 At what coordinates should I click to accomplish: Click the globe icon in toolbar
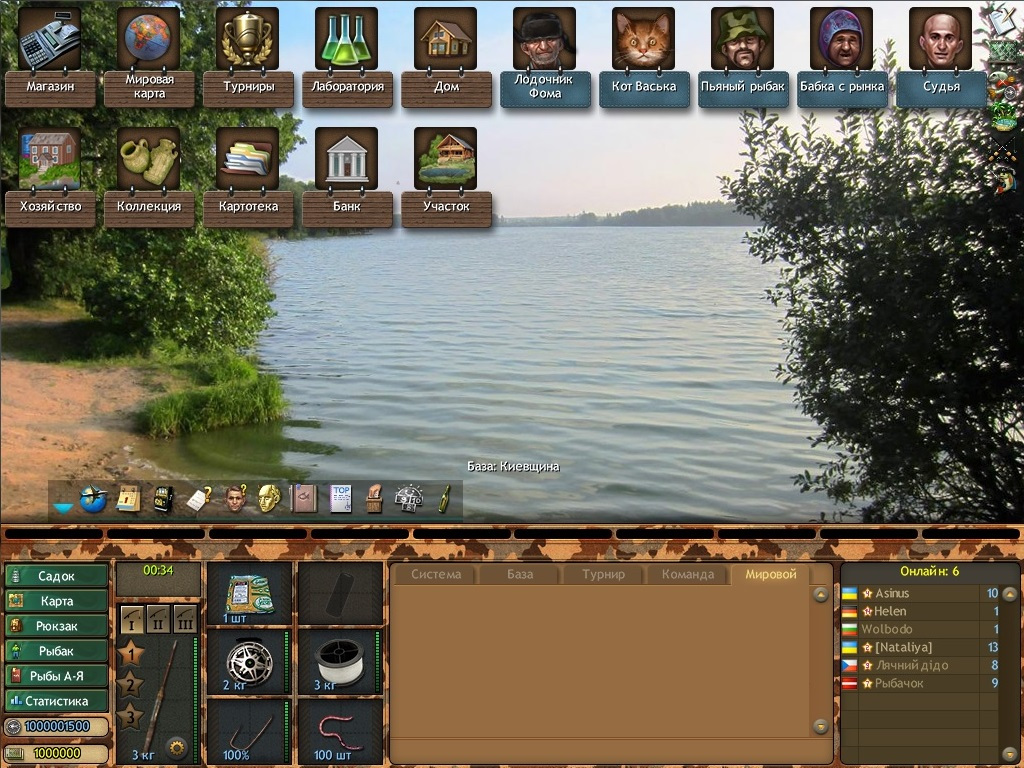(x=93, y=499)
